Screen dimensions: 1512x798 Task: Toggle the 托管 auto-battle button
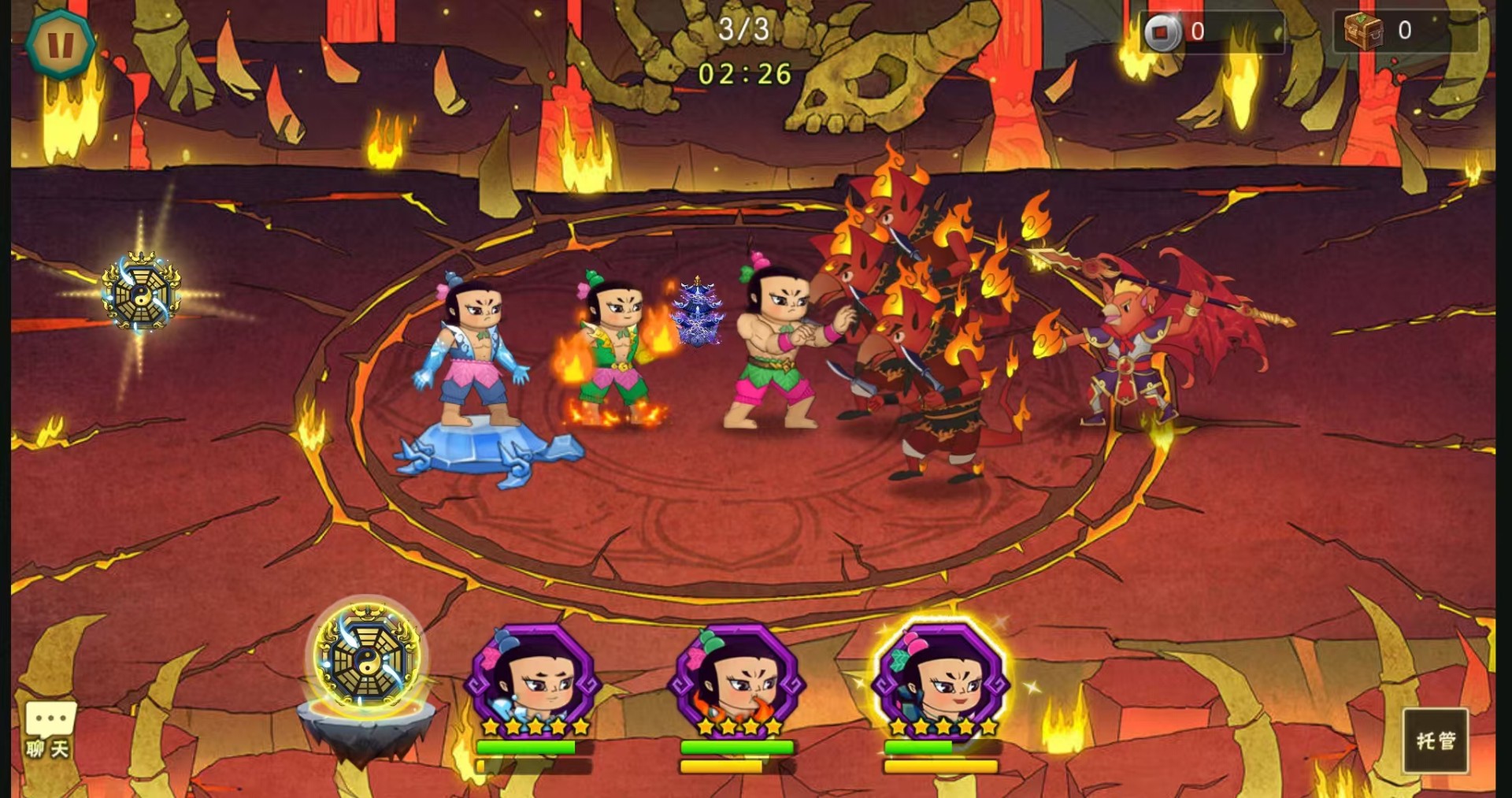1435,740
